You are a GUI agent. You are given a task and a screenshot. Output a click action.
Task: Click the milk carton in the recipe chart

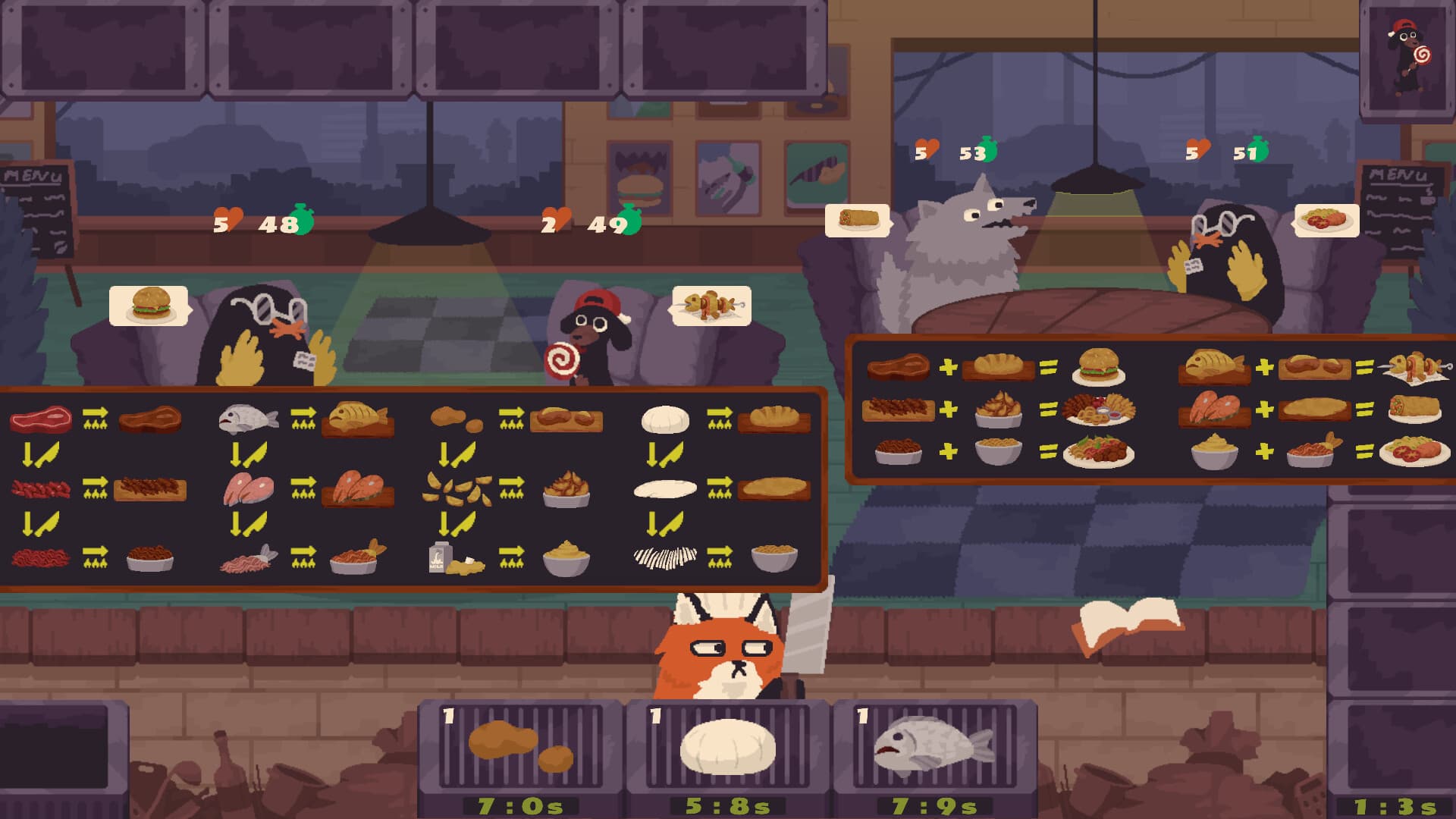[438, 557]
